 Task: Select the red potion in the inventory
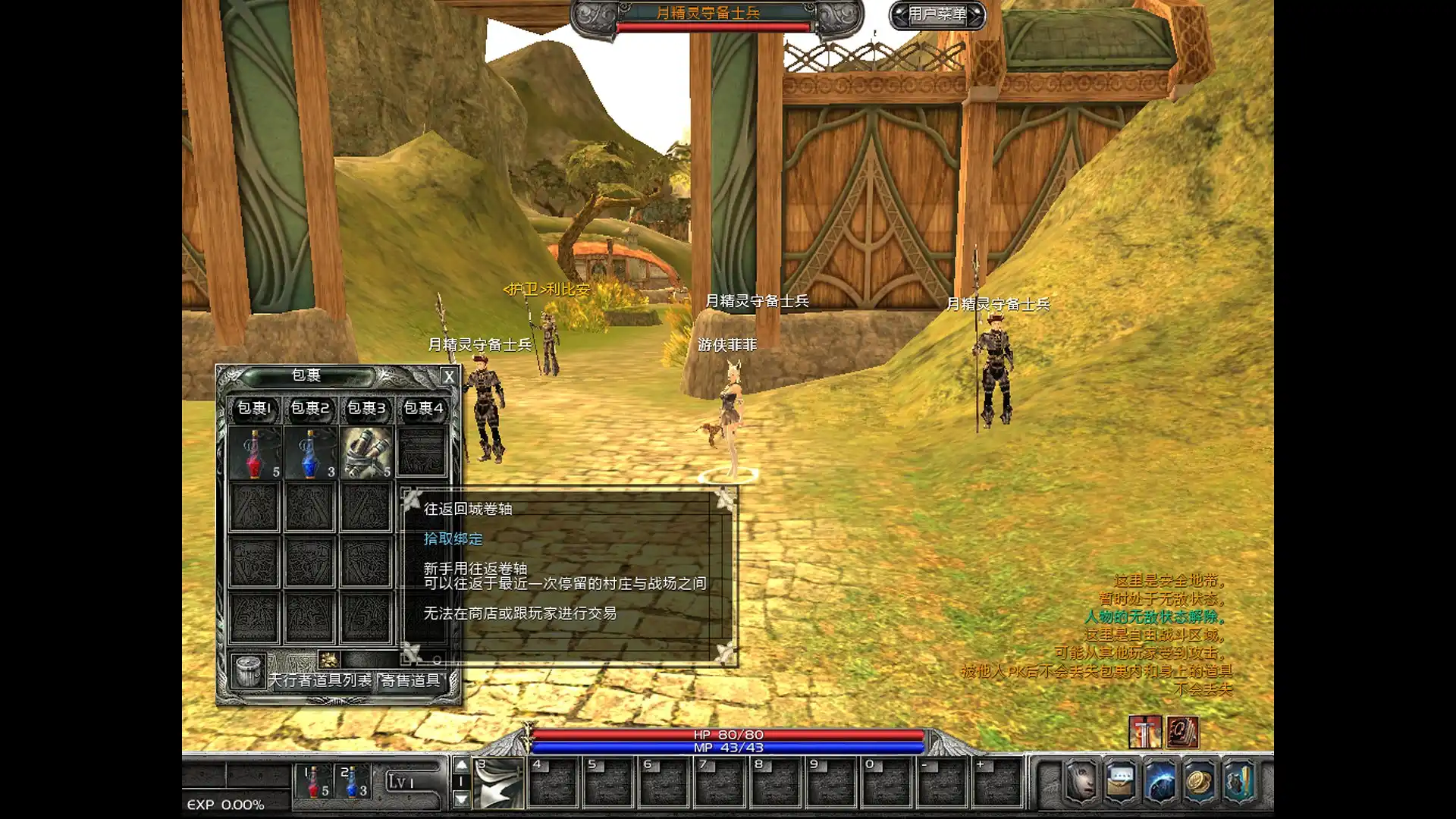click(255, 453)
